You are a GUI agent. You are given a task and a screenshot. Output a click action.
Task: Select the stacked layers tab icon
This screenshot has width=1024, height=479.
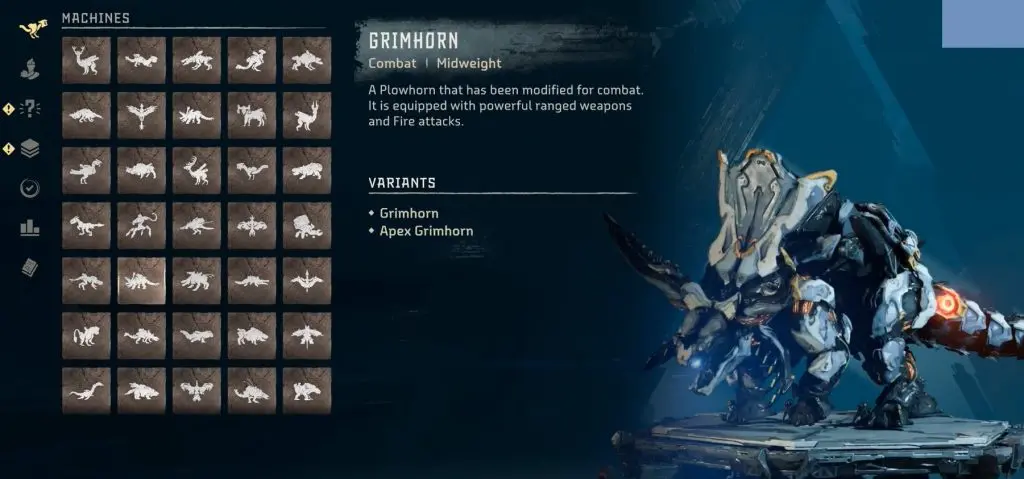point(30,149)
